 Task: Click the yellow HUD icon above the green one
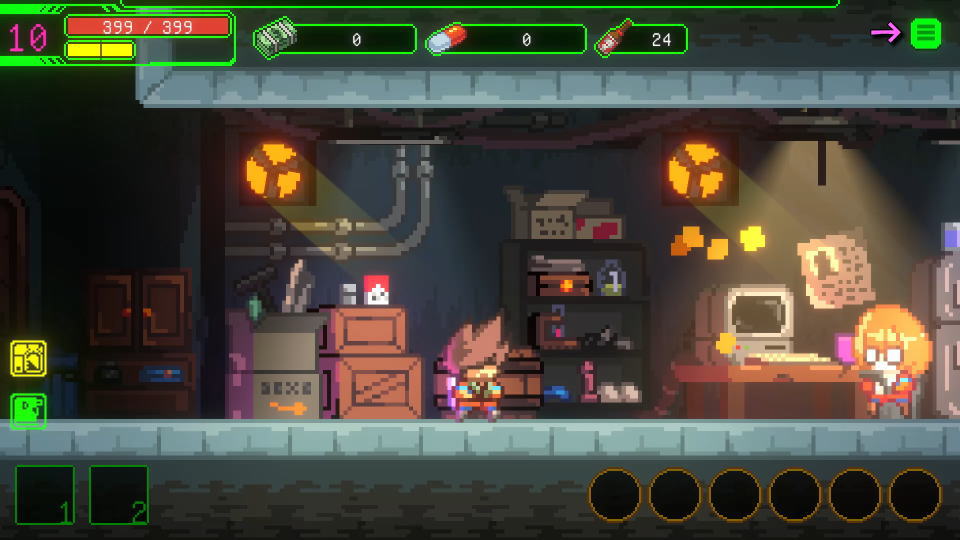[28, 357]
